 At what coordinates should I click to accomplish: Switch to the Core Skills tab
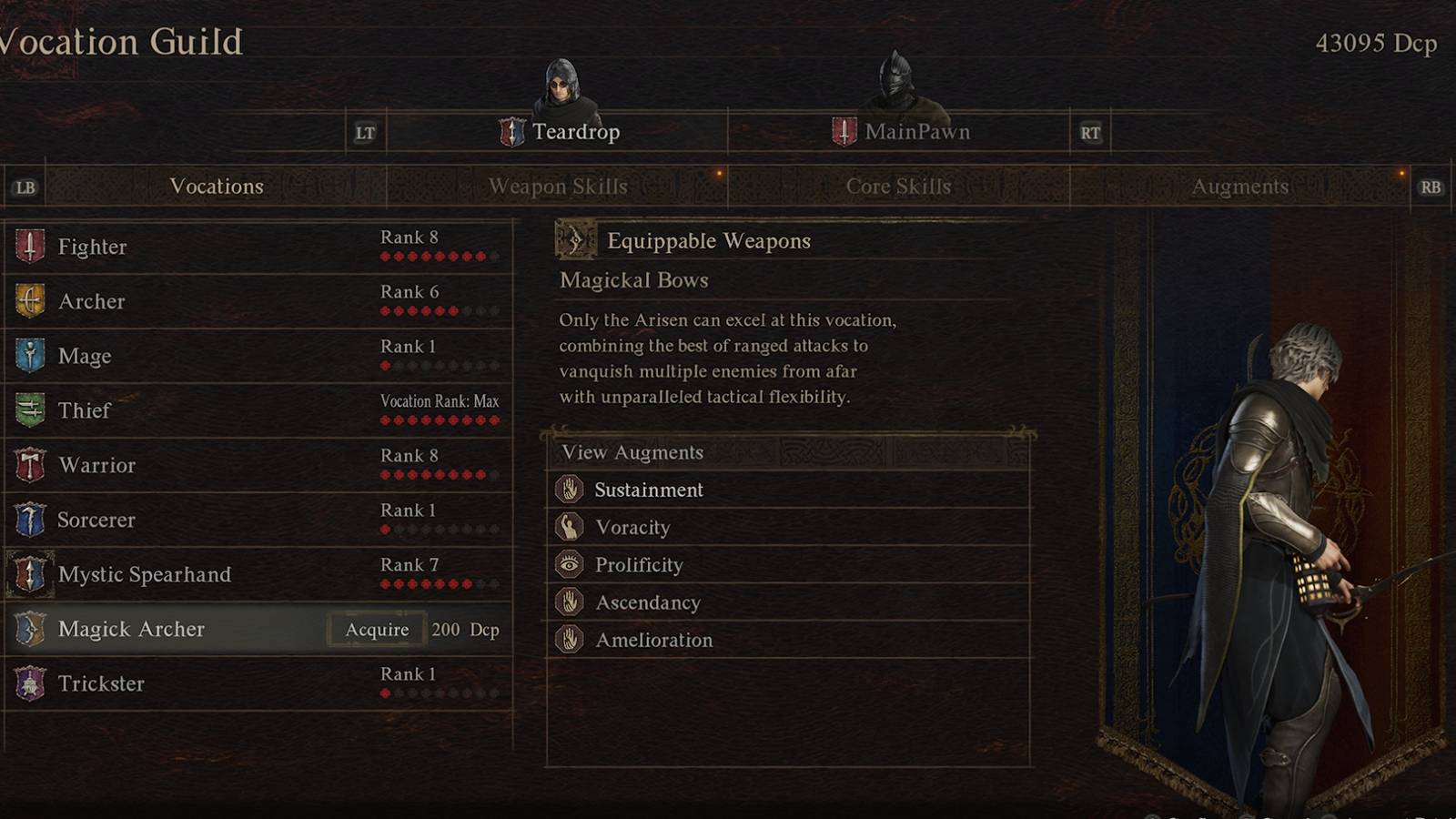[896, 187]
